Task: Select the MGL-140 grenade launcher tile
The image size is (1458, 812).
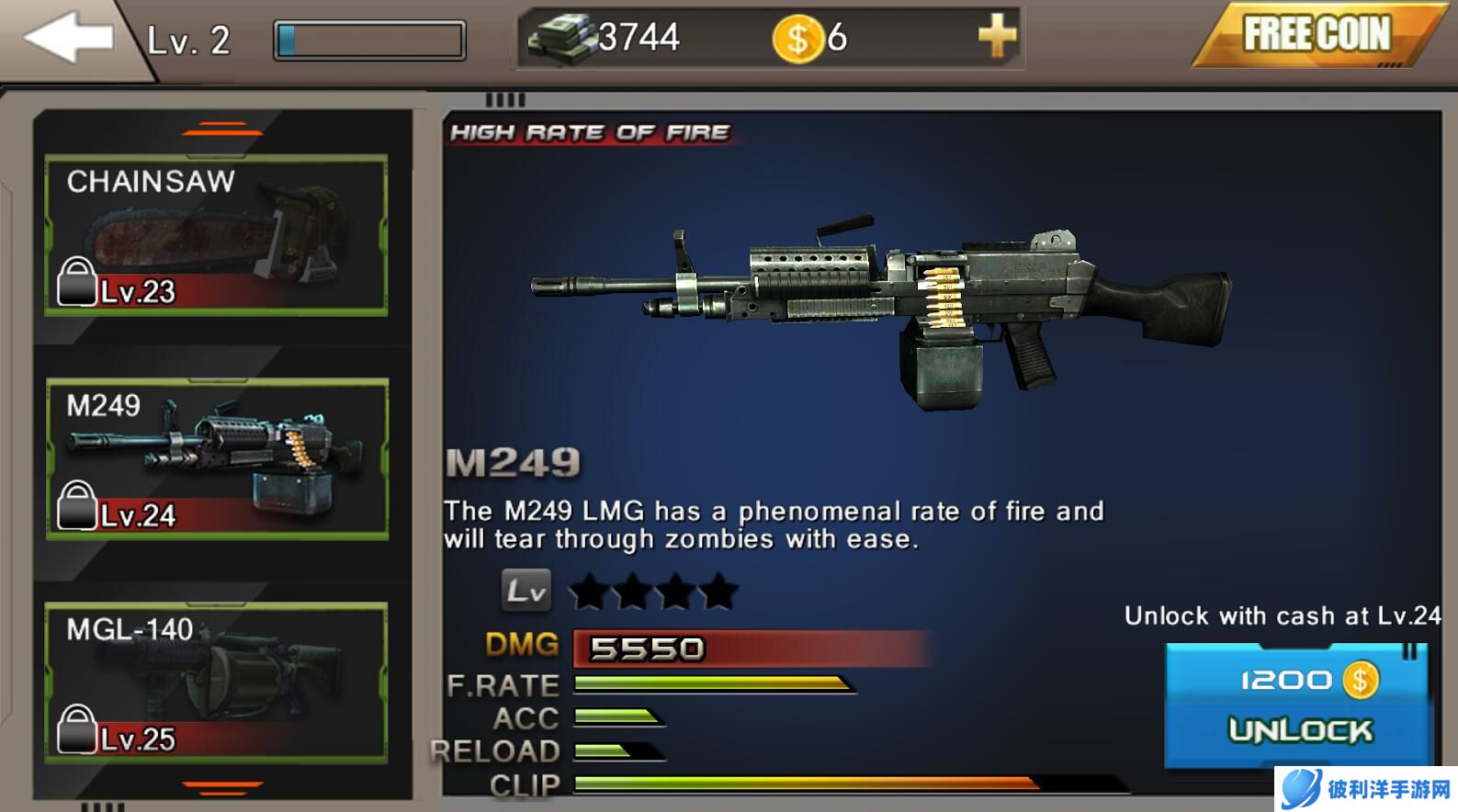Action: coord(217,682)
